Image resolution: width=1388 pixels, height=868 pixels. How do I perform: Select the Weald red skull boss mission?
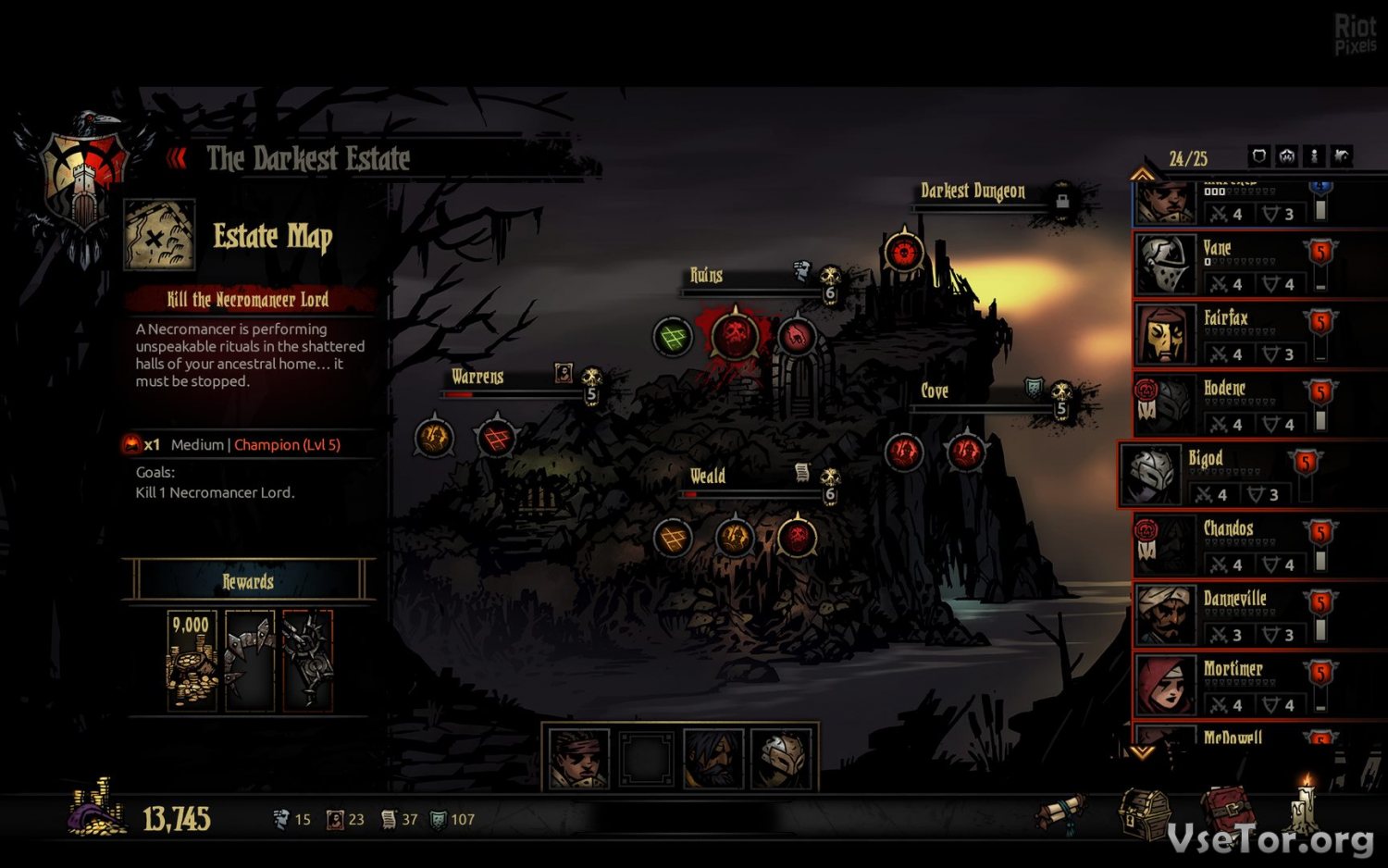coord(797,537)
